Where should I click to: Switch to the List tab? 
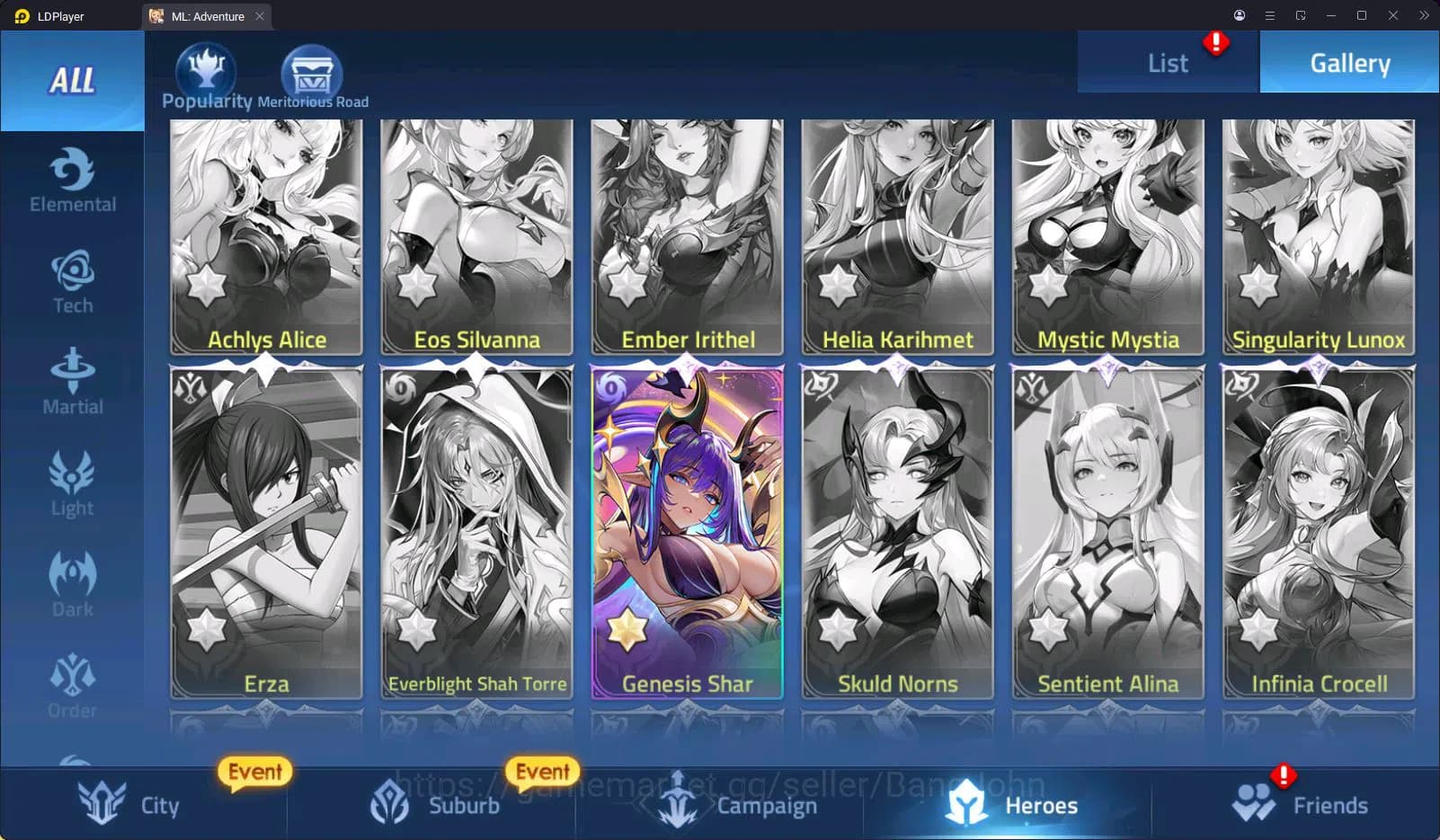coord(1167,62)
